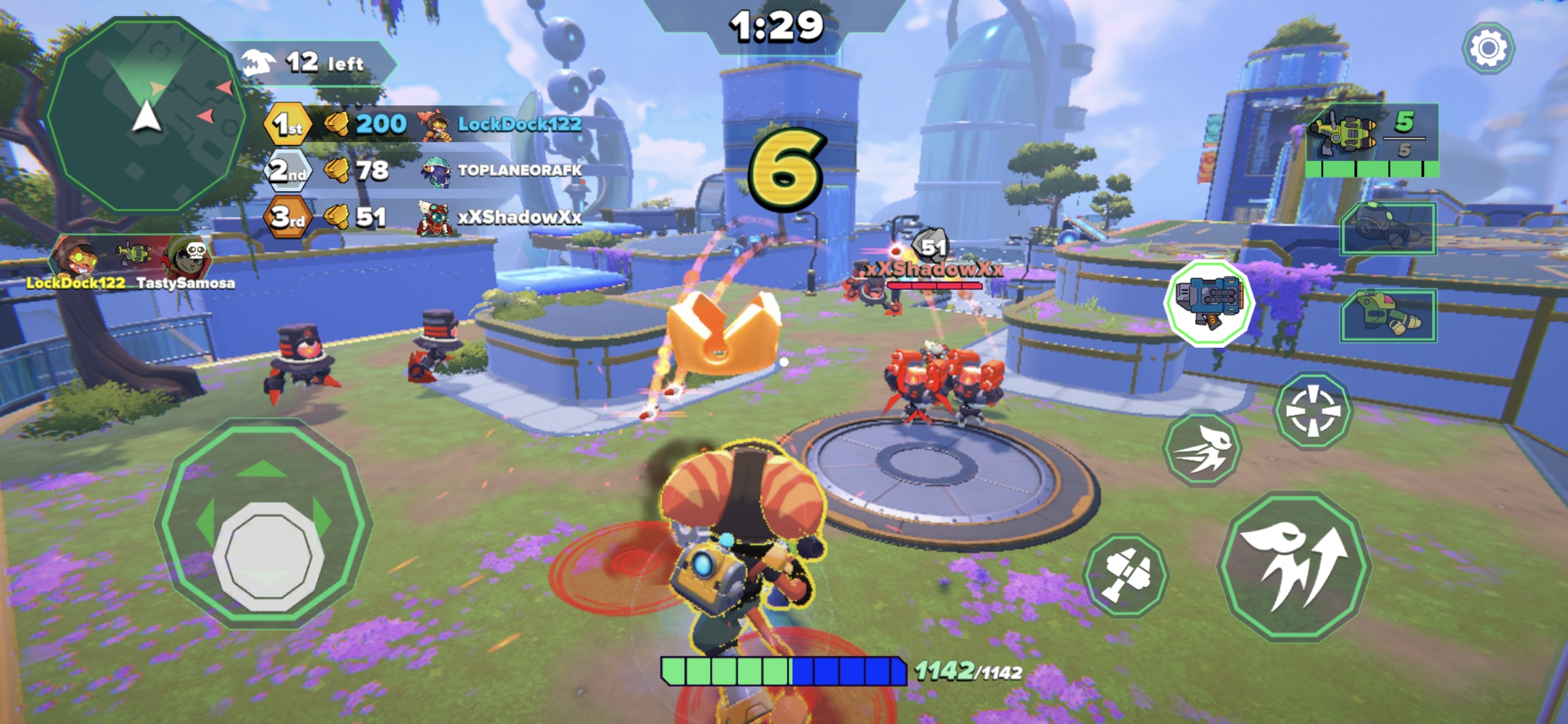1568x724 pixels.
Task: Hit the large jump button
Action: click(x=1294, y=566)
